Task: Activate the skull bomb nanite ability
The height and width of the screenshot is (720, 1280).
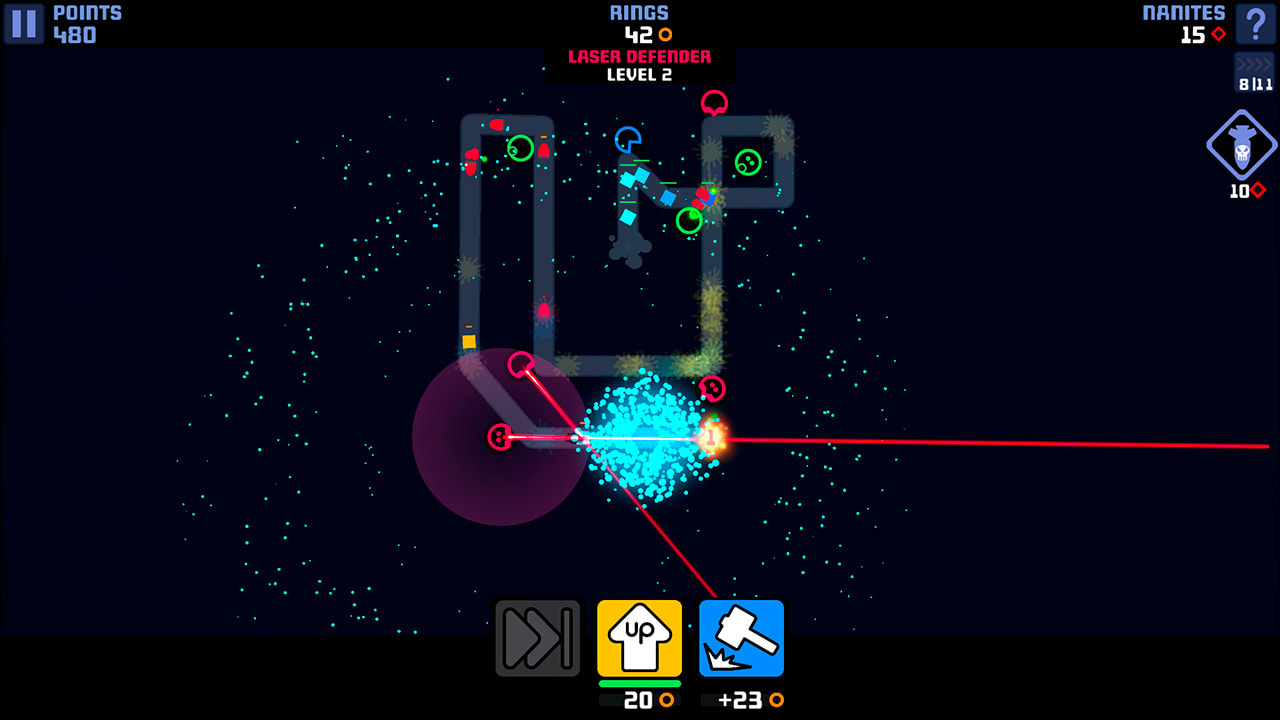Action: [1242, 146]
